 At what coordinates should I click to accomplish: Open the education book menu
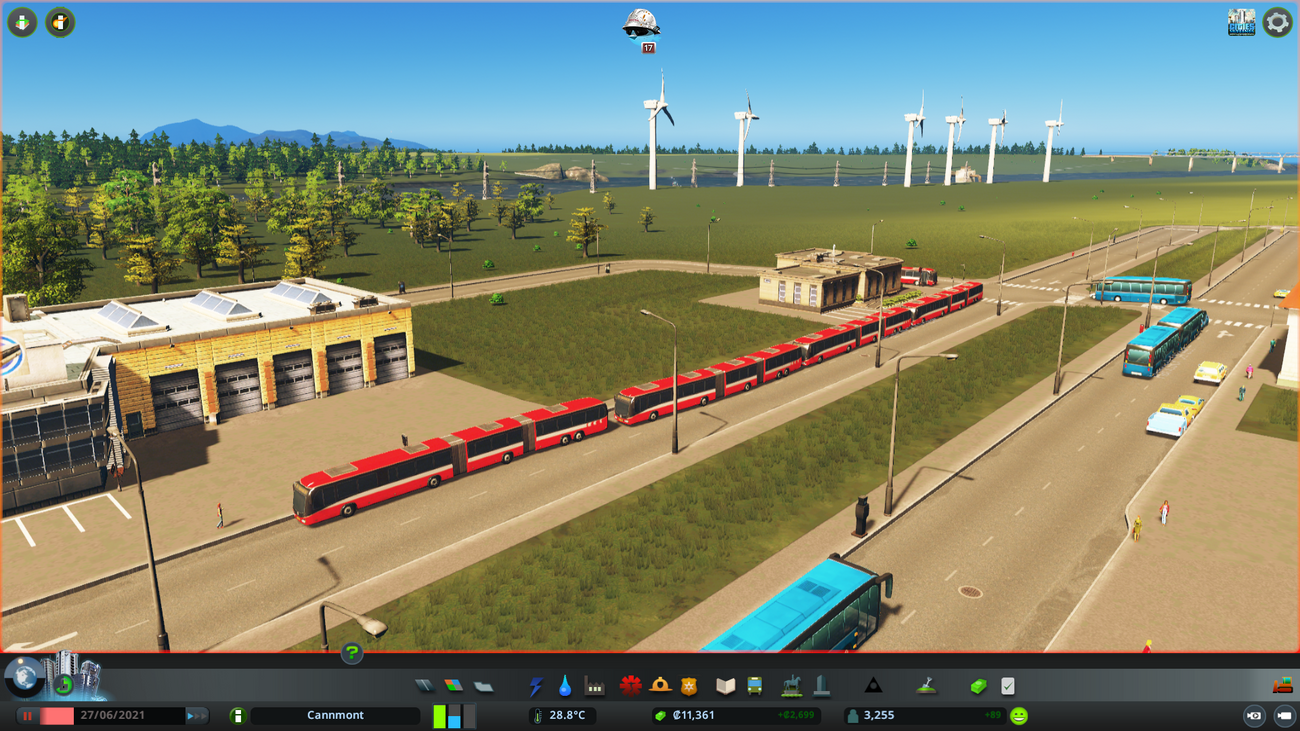725,686
